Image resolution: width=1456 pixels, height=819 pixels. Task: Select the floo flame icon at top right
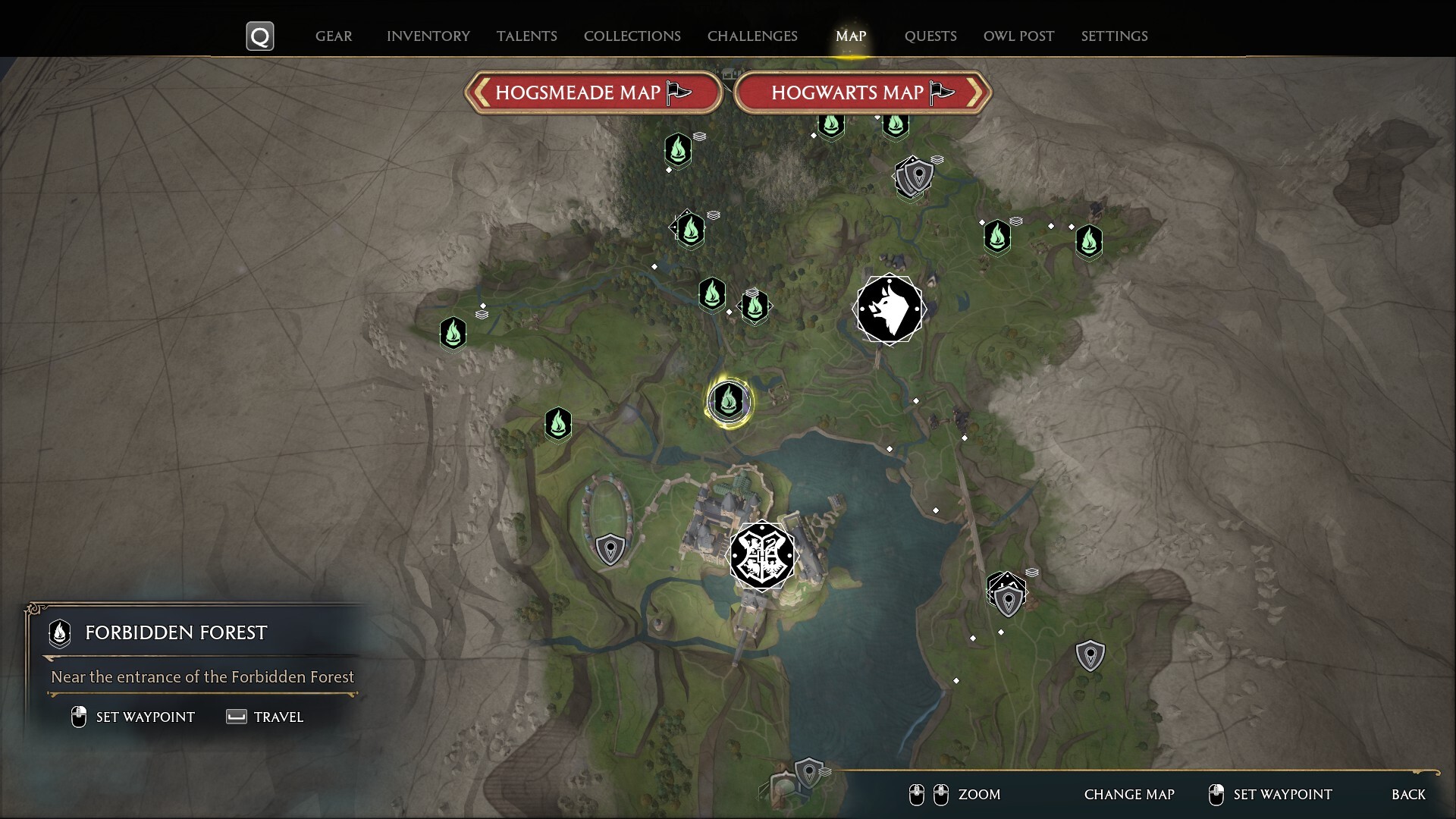coord(1089,241)
